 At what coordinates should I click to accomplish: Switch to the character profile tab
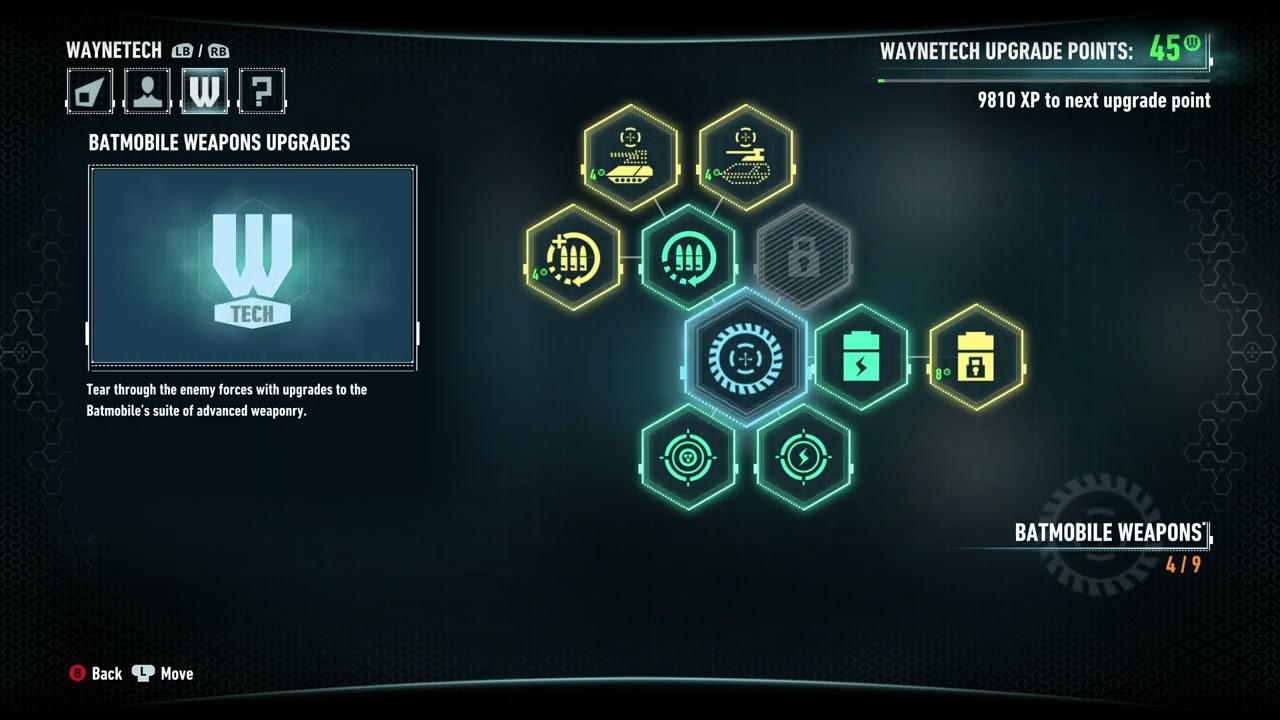click(x=147, y=90)
